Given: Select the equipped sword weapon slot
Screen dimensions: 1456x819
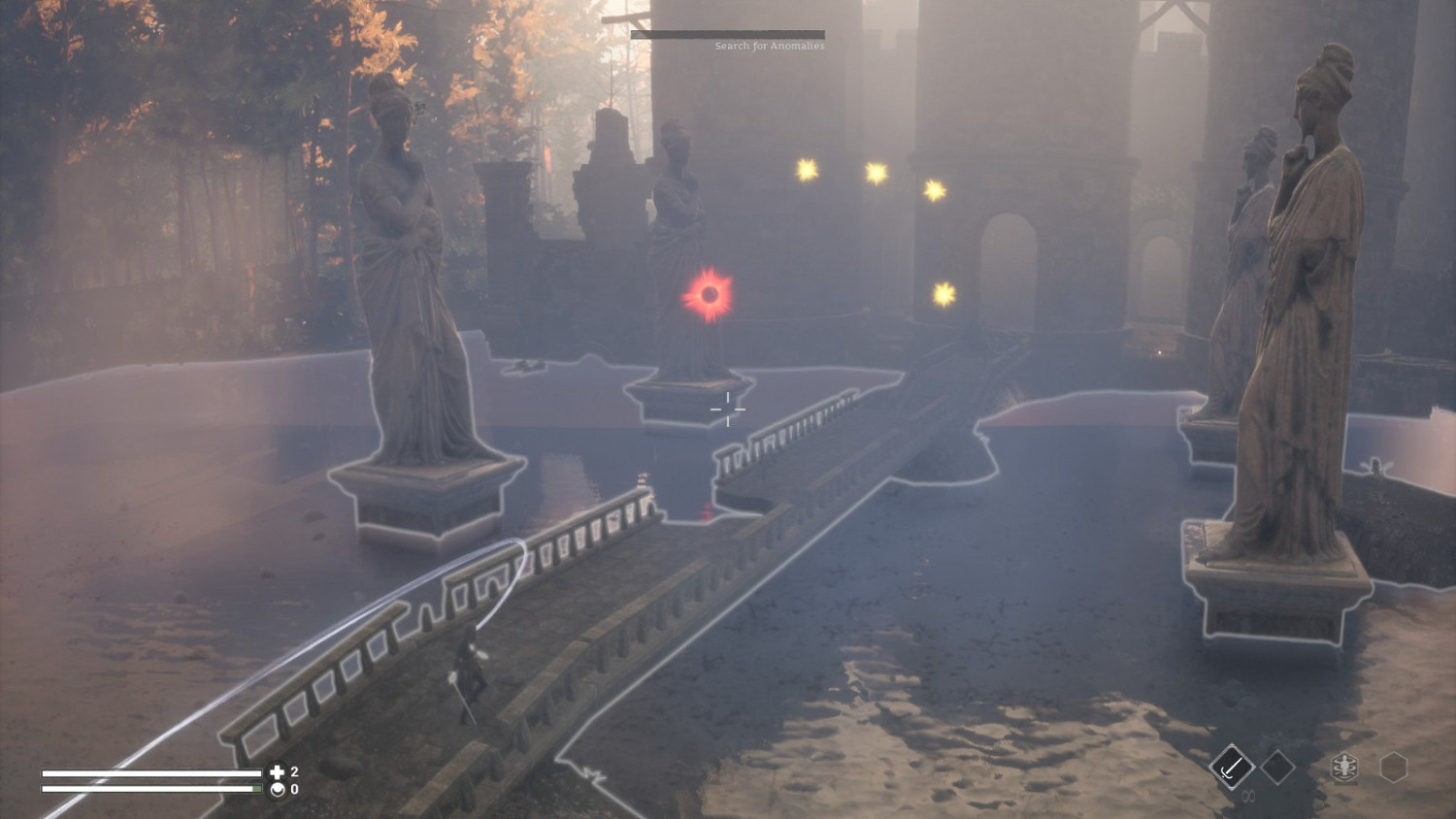Looking at the screenshot, I should click(1233, 767).
